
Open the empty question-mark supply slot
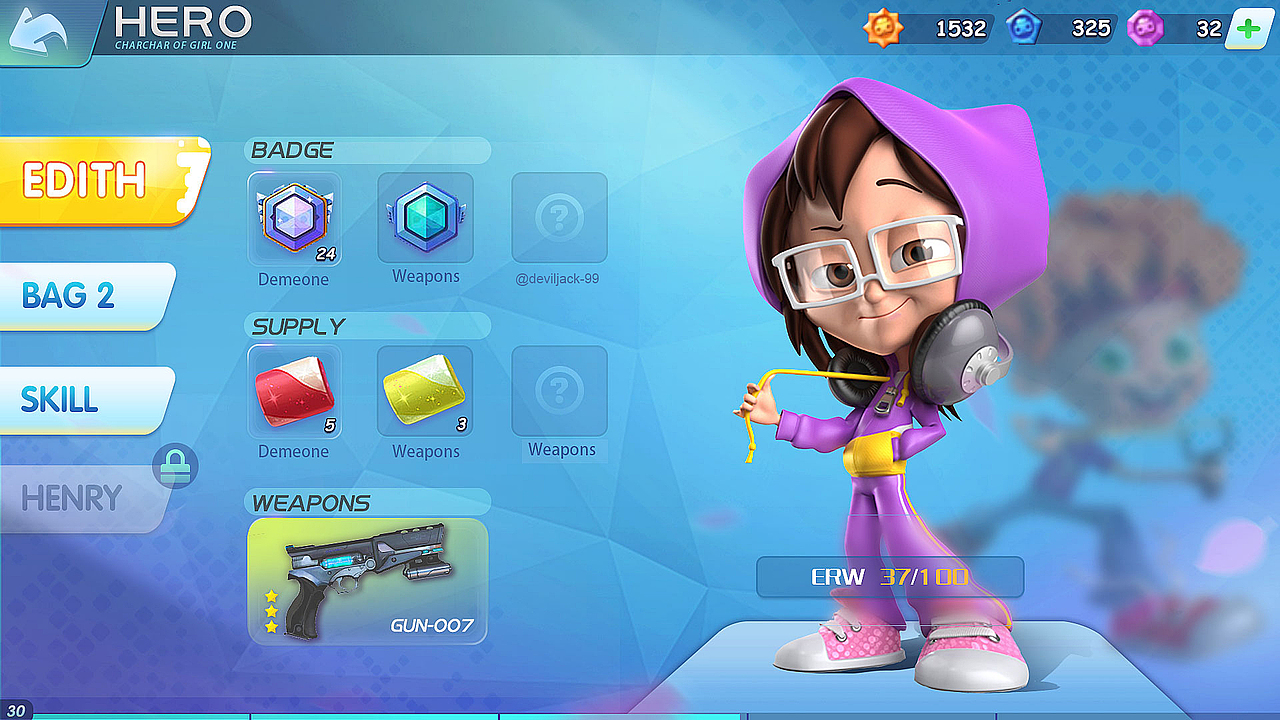559,390
